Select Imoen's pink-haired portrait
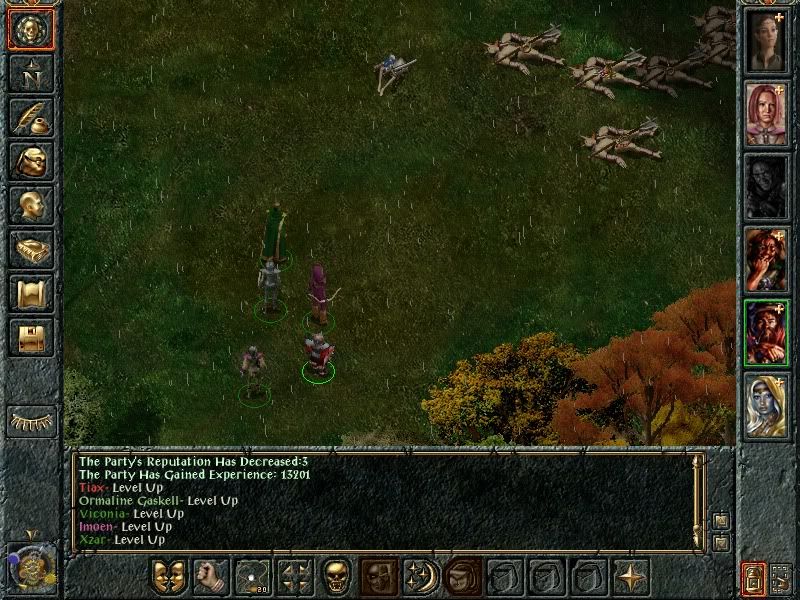The width and height of the screenshot is (800, 600). click(766, 114)
